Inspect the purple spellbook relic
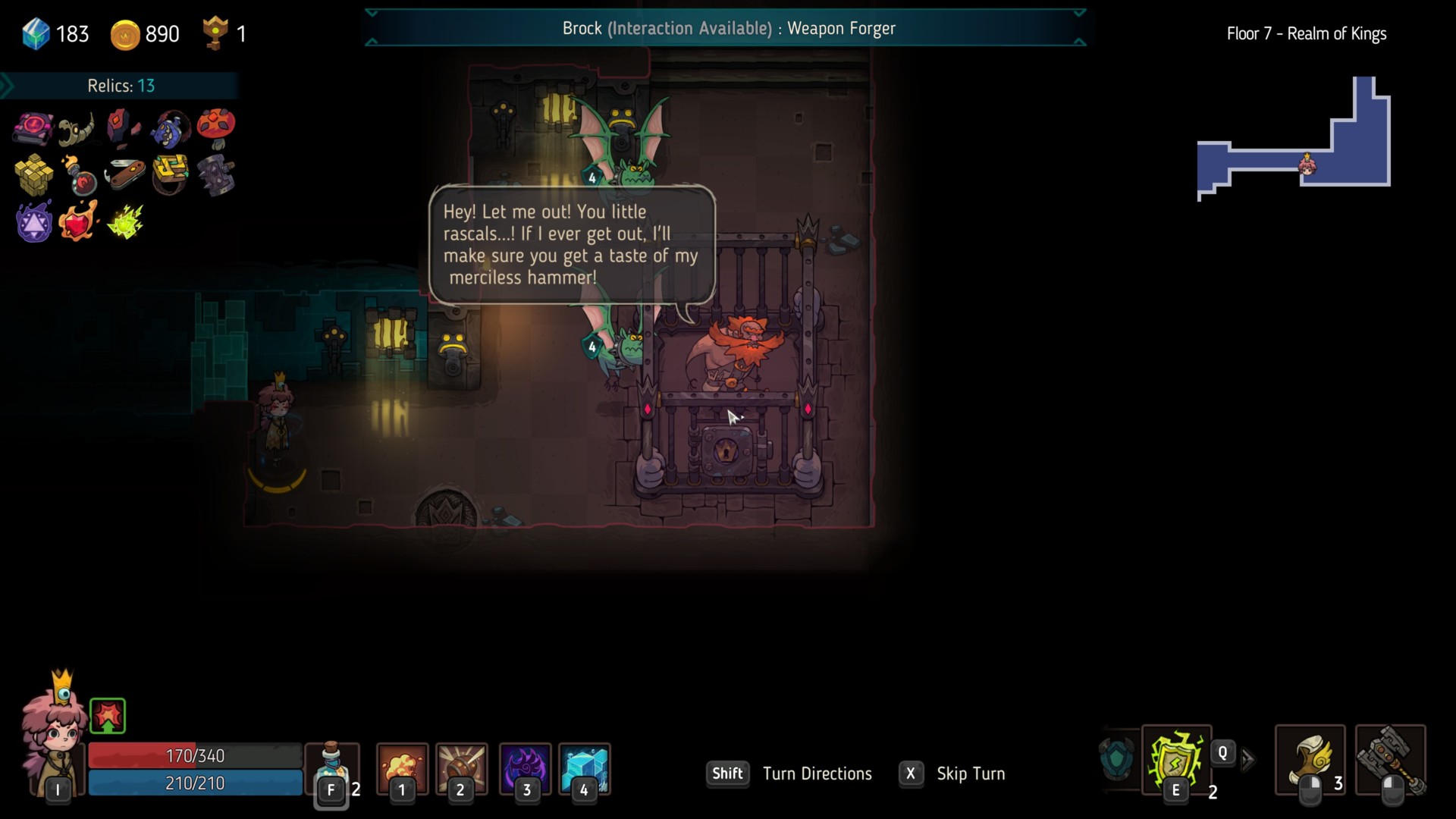1456x819 pixels. pyautogui.click(x=33, y=127)
